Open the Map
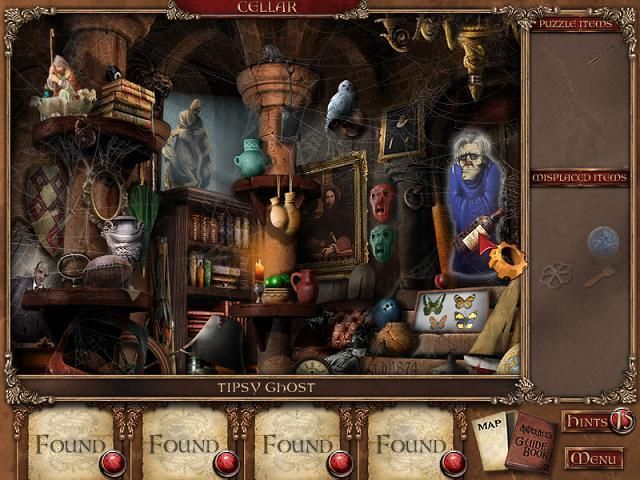640x480 pixels. pyautogui.click(x=489, y=430)
